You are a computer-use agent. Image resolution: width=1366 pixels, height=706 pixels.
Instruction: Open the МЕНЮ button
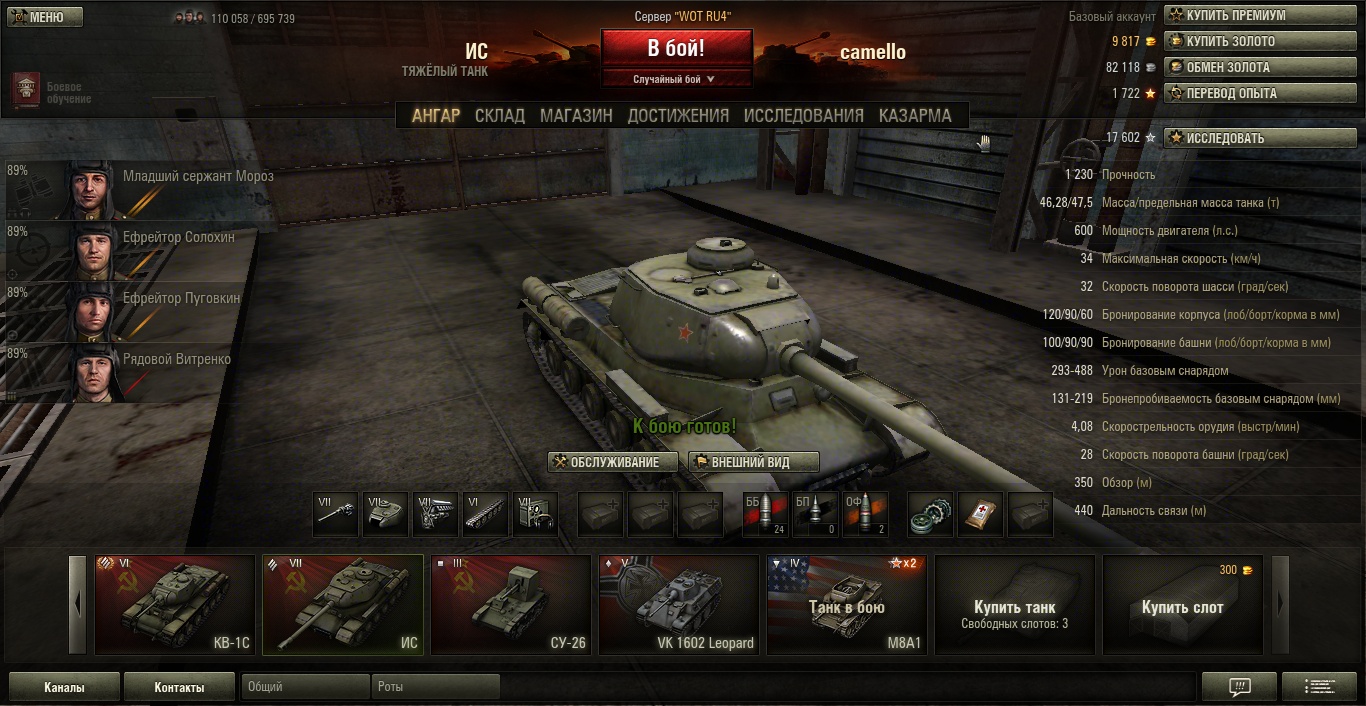point(44,17)
